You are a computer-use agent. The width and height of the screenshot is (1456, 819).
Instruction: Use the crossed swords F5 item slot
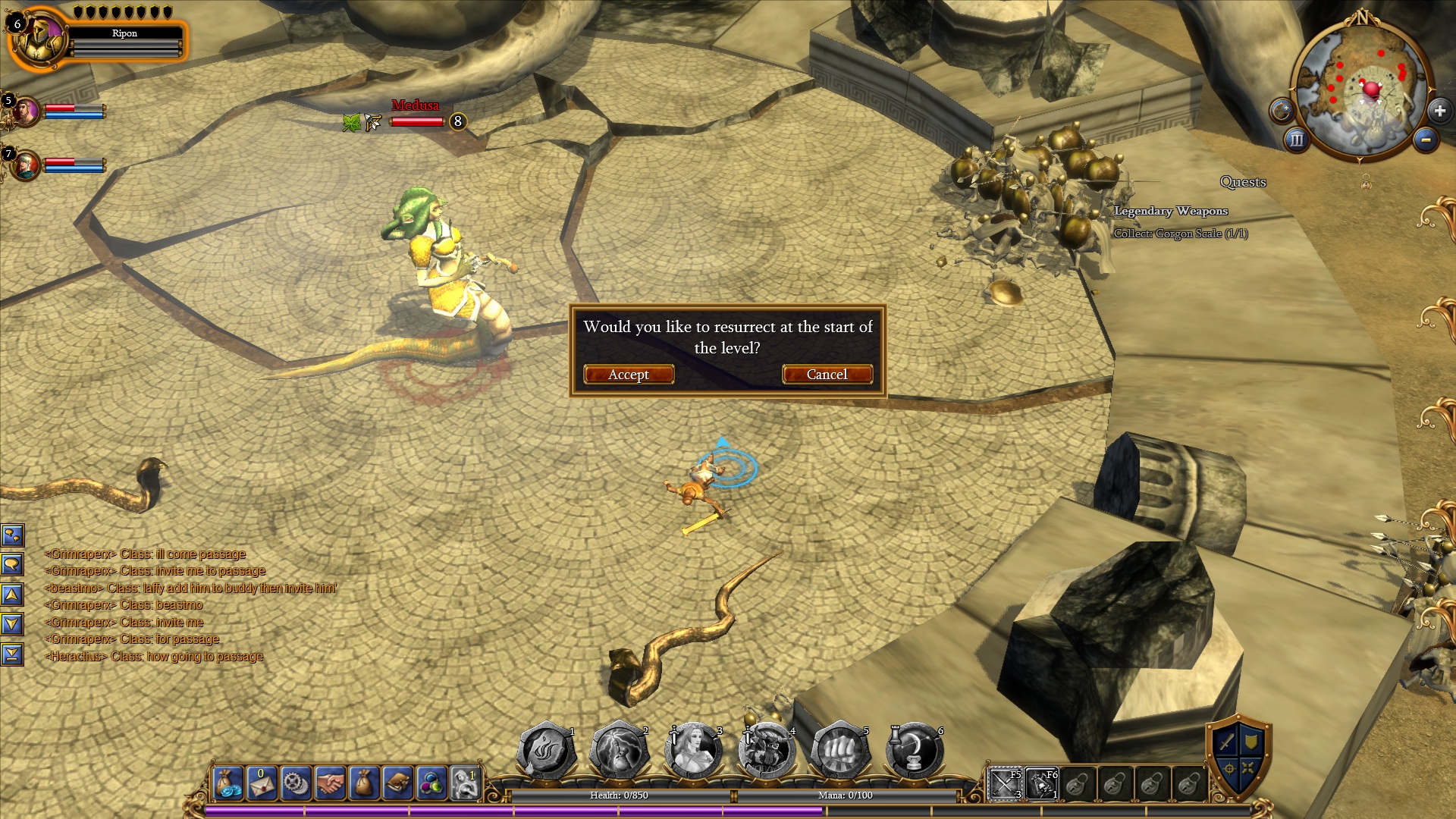coord(1006,784)
